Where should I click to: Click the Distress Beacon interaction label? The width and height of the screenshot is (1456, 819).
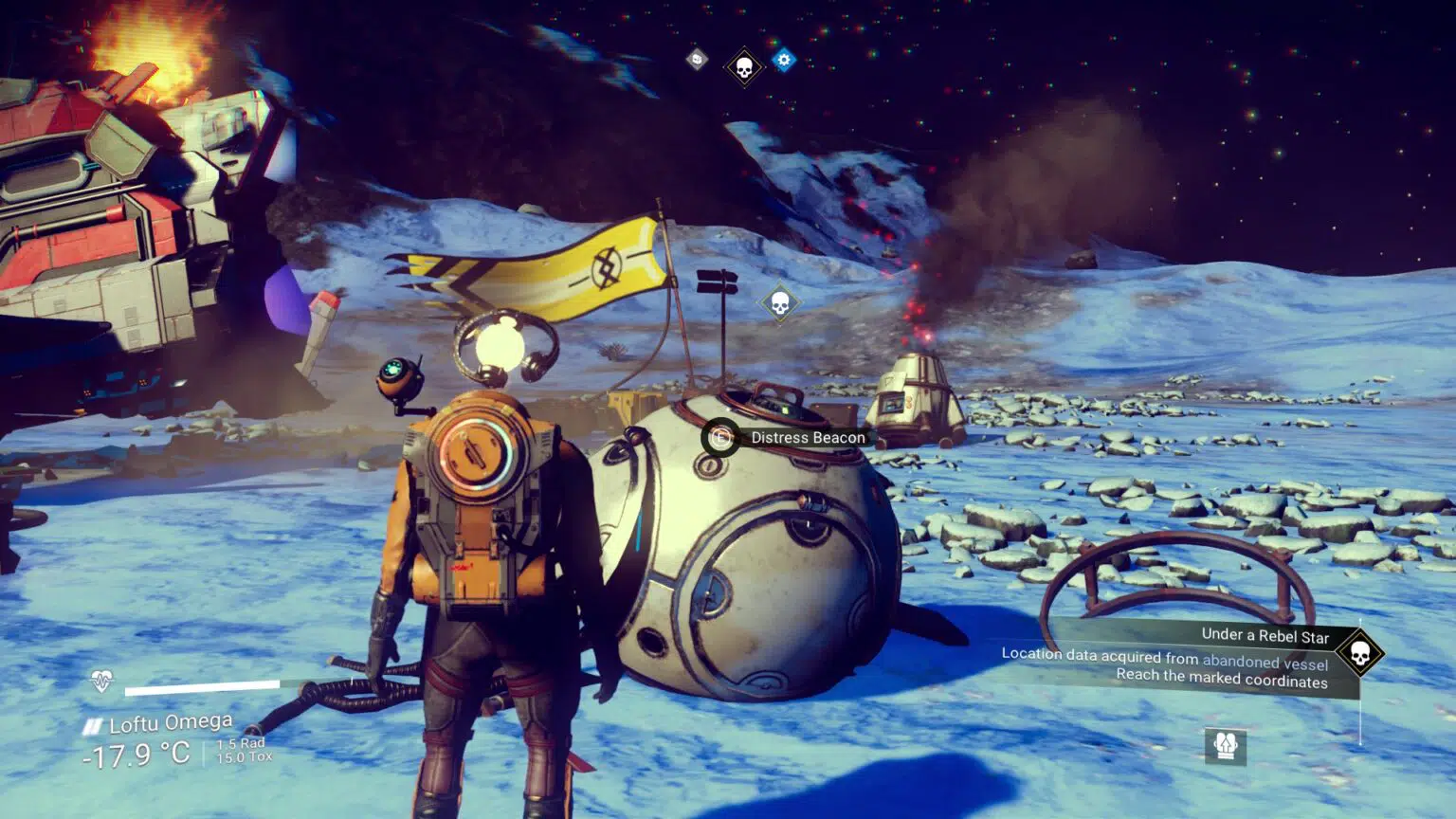pos(807,438)
